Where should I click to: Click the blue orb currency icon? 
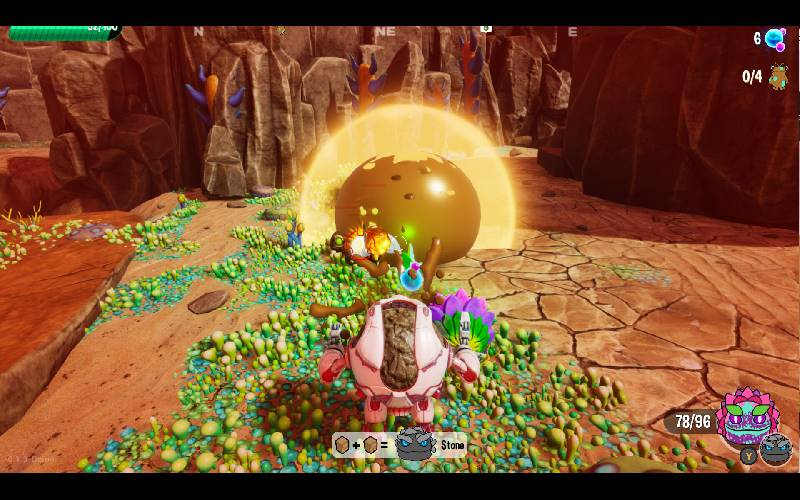pyautogui.click(x=774, y=39)
